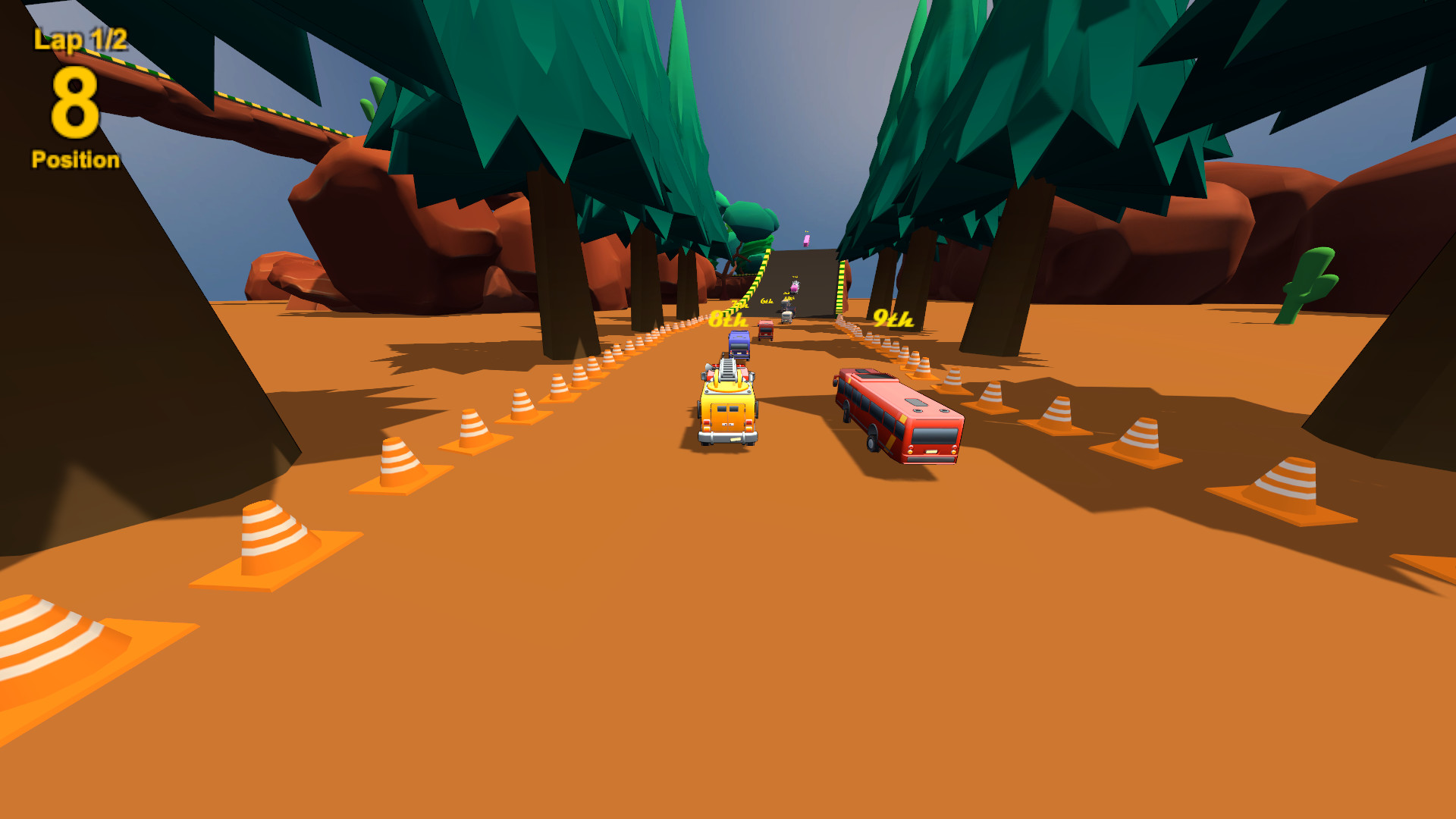The height and width of the screenshot is (819, 1456).
Task: Click the white car climbing the ramp base
Action: point(786,317)
